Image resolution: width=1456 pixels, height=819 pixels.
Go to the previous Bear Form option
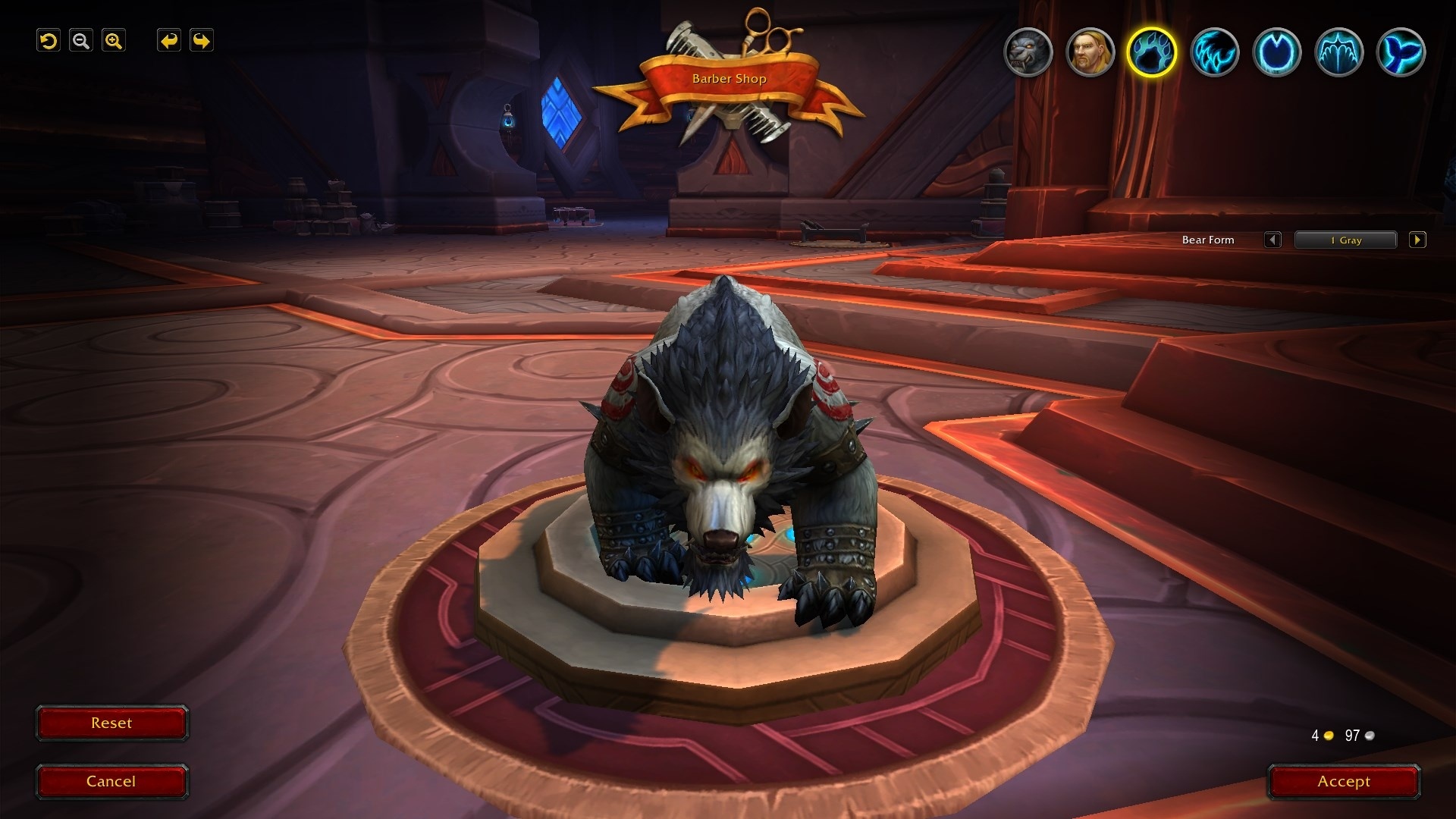1272,240
